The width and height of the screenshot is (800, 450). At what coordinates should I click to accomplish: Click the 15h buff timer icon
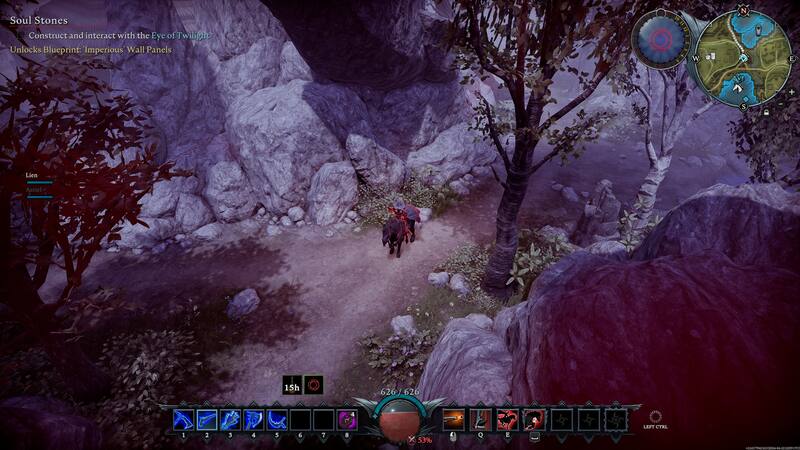point(291,384)
